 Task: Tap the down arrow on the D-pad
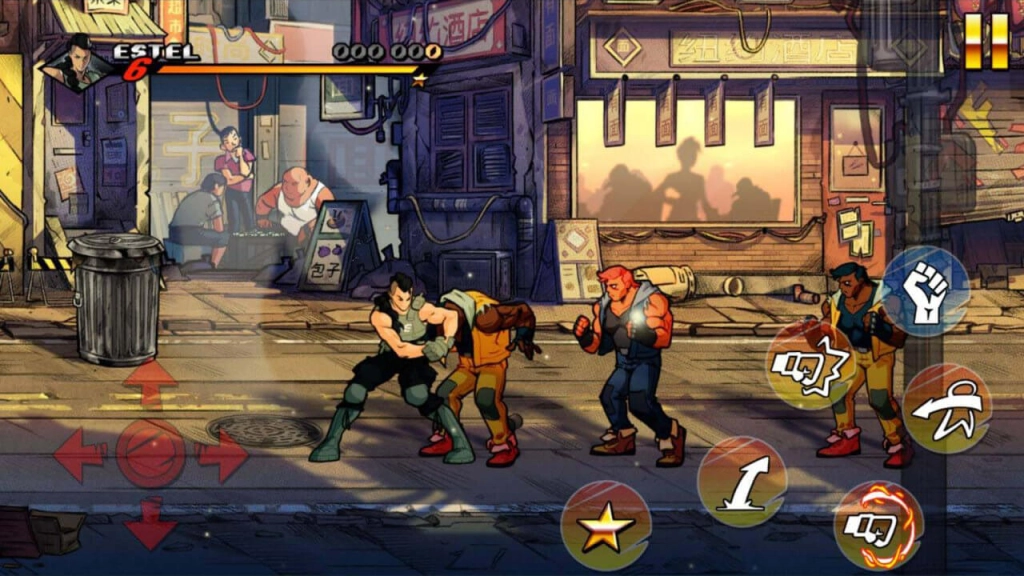pyautogui.click(x=150, y=524)
